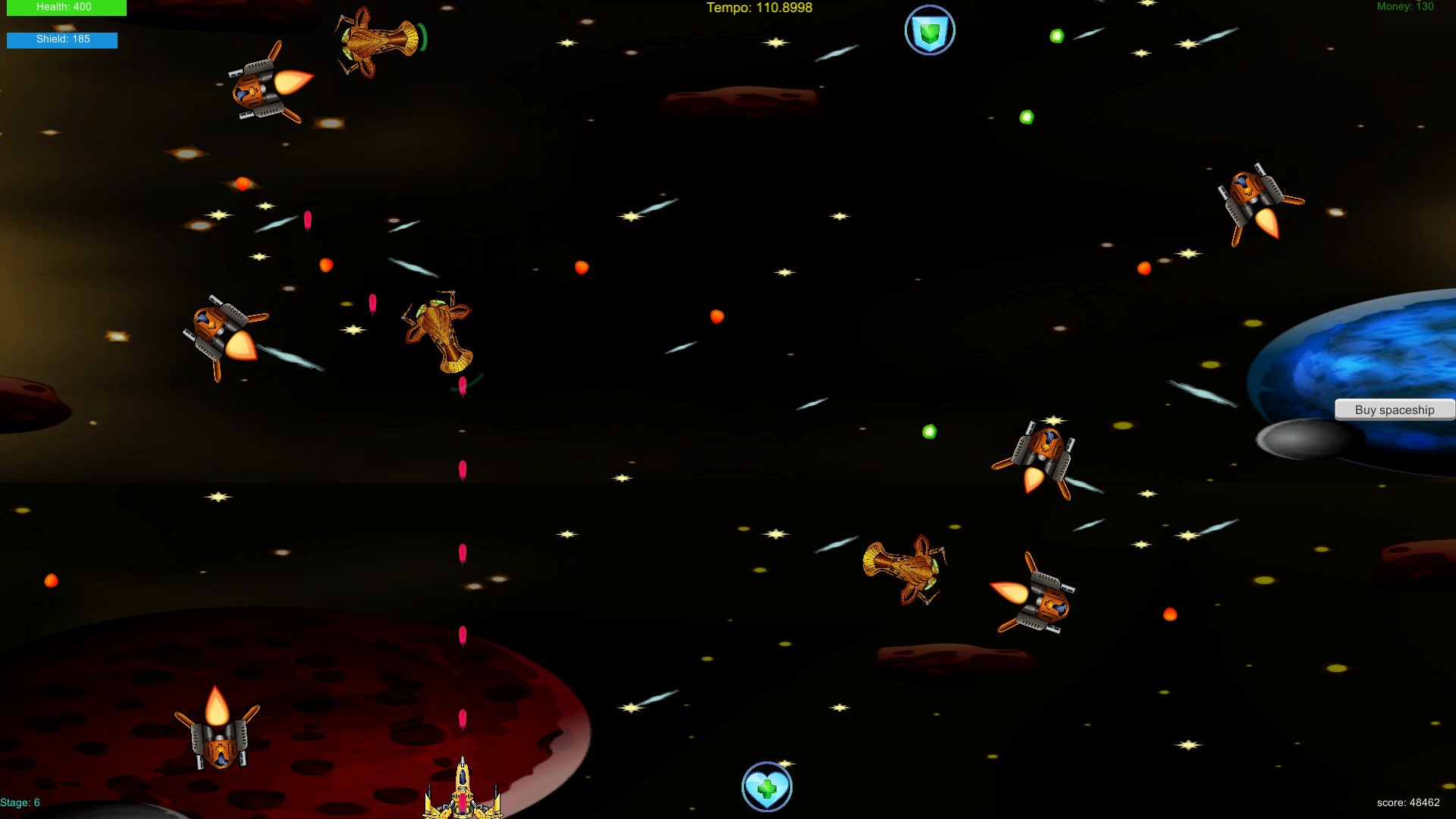
Task: Grab the green orb in mid-screen
Action: point(929,431)
